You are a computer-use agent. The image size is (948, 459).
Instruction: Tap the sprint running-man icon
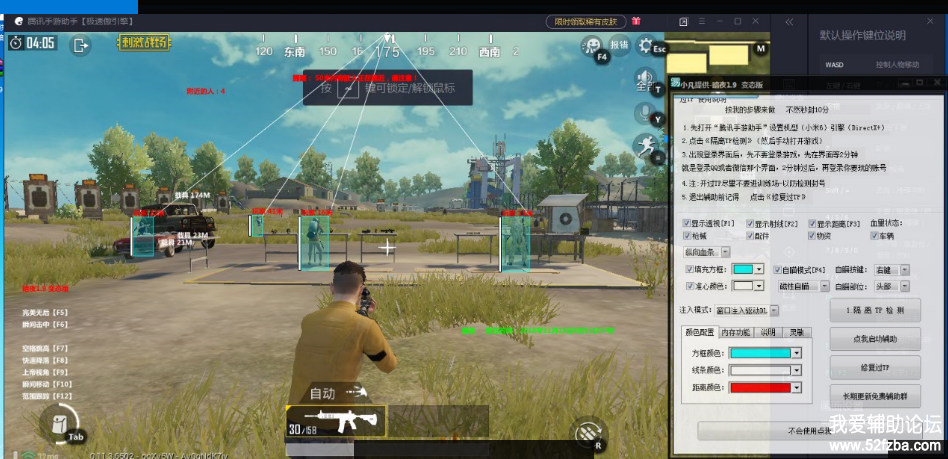pos(645,147)
